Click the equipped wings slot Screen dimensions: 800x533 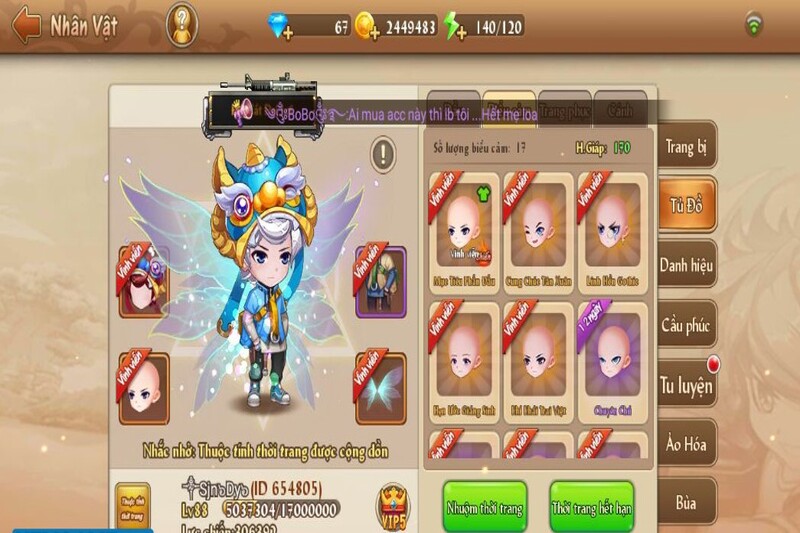pos(381,388)
